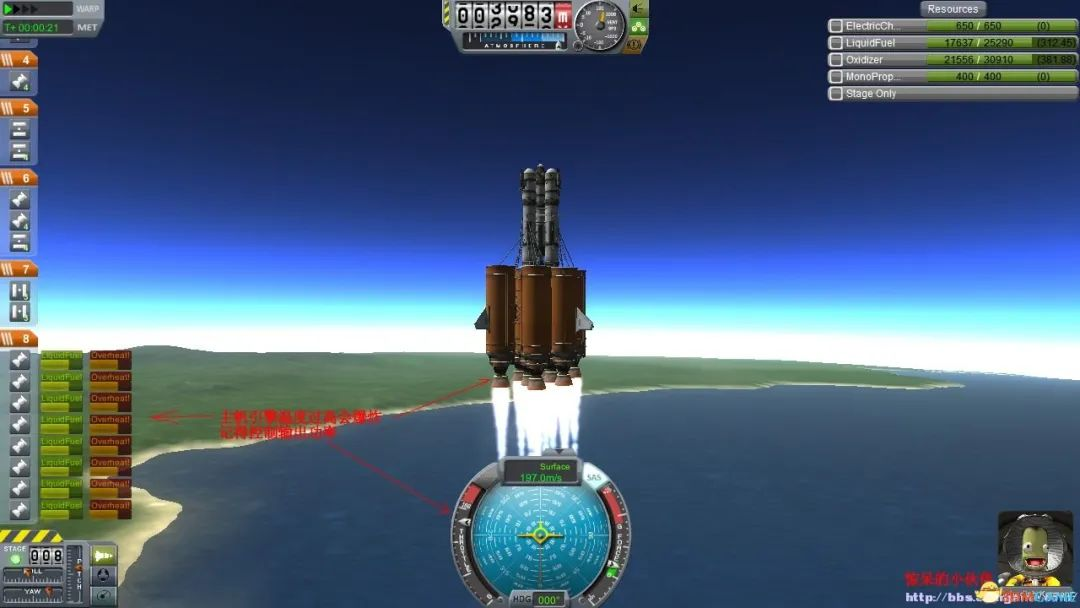This screenshot has width=1080, height=608.
Task: Click the red abort button by altimeter
Action: tap(562, 17)
